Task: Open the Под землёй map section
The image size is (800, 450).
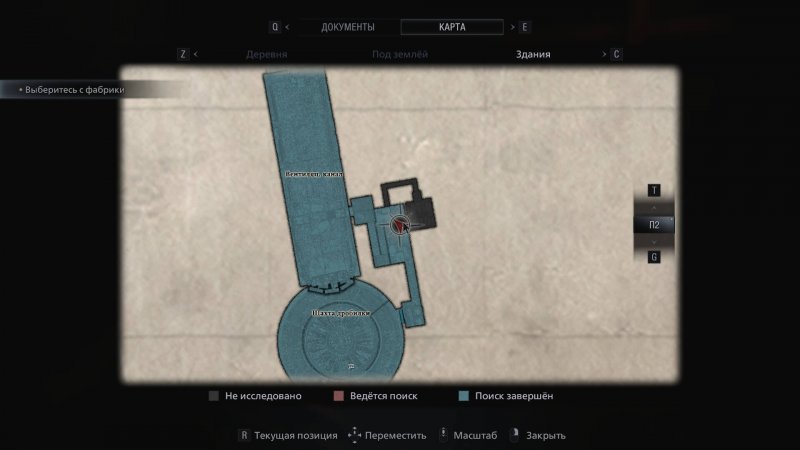Action: (x=400, y=55)
